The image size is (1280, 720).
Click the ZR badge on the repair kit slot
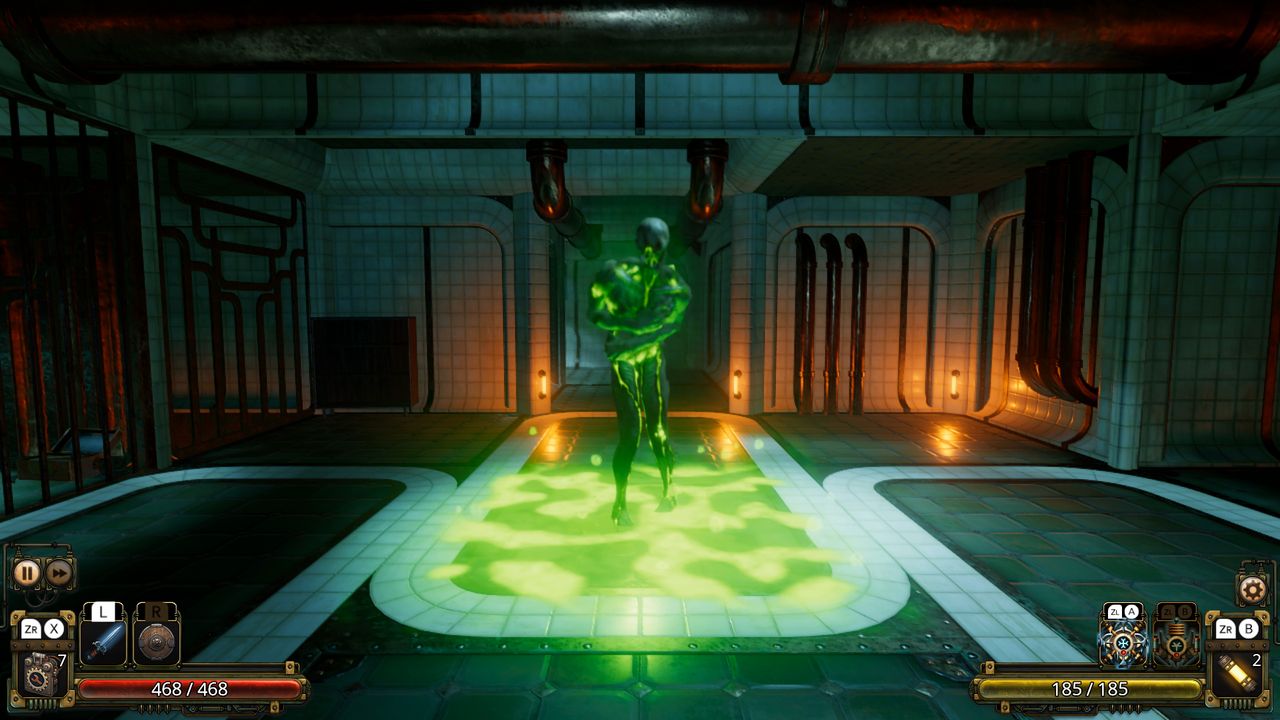pos(32,629)
